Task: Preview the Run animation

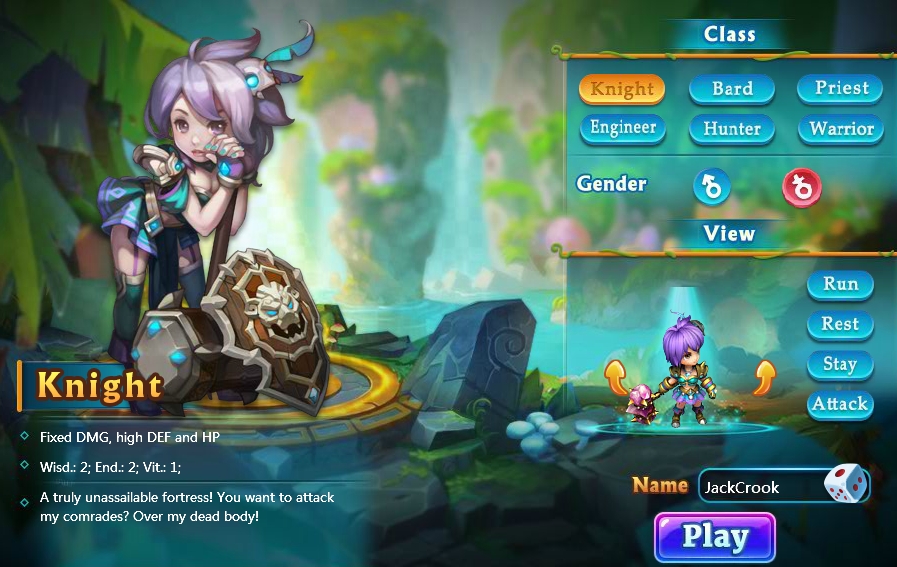Action: [x=840, y=284]
